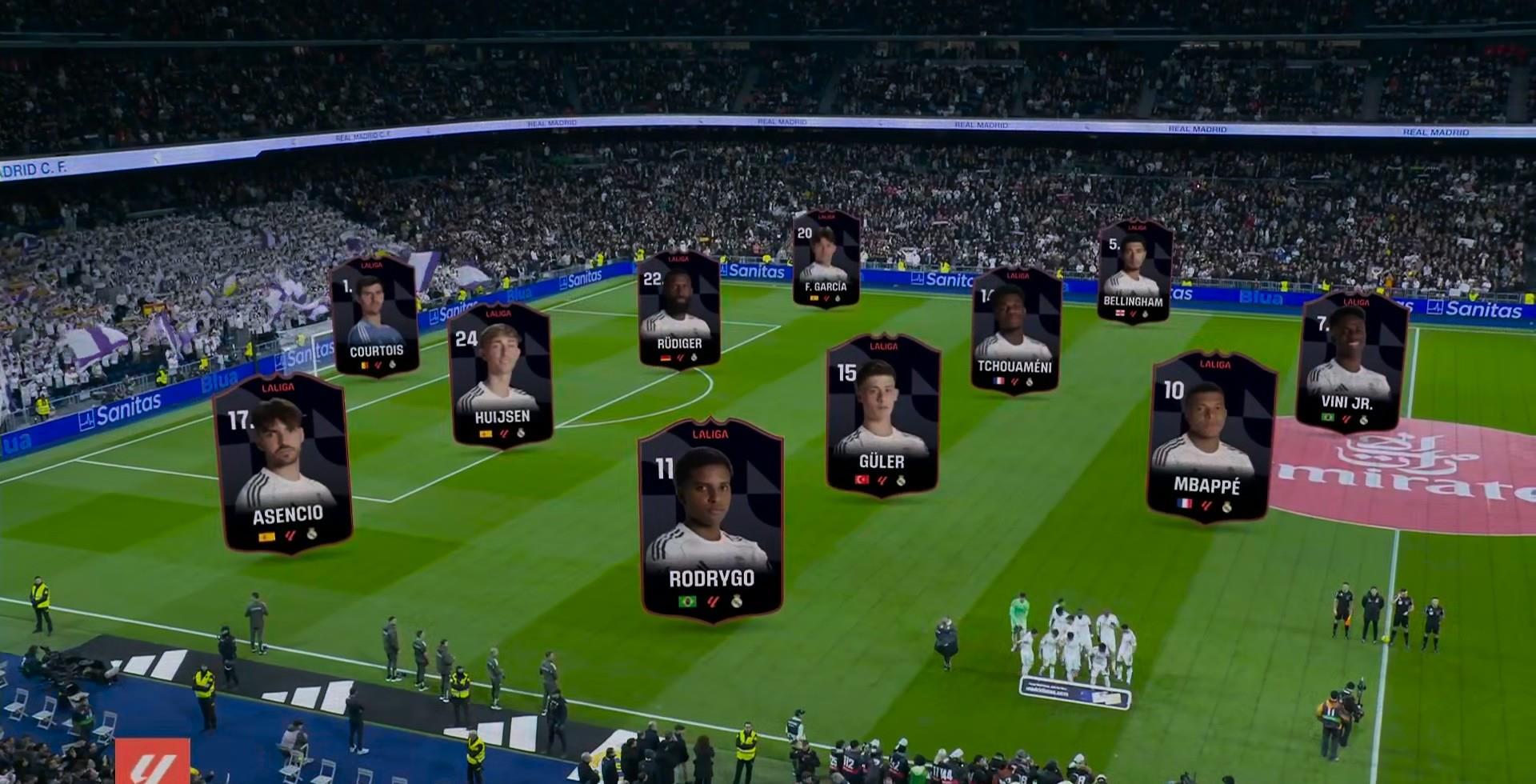Choose the Mbappé number 10 card
This screenshot has width=1536, height=784.
point(1210,437)
